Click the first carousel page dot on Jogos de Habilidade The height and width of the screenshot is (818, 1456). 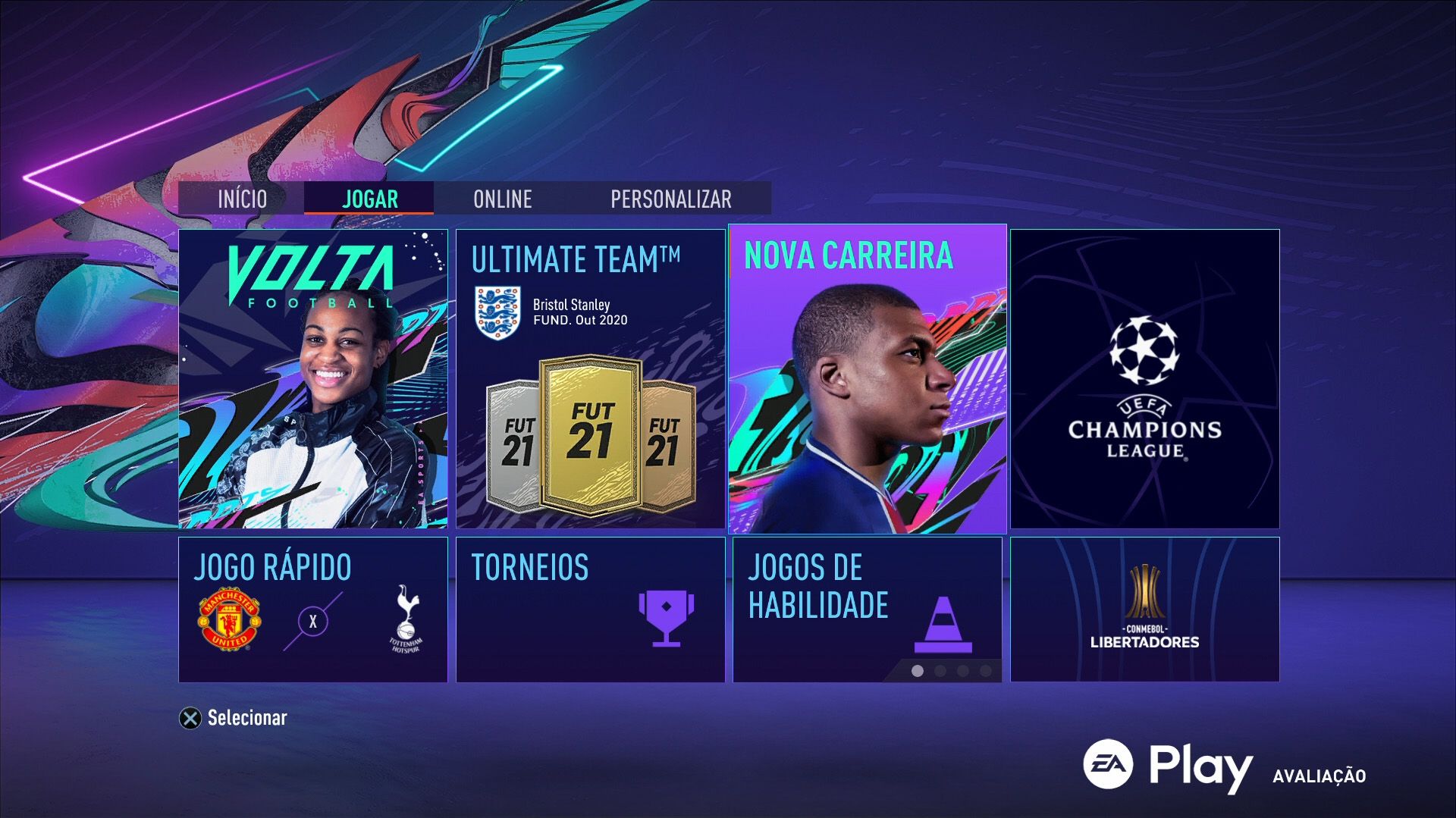point(916,670)
